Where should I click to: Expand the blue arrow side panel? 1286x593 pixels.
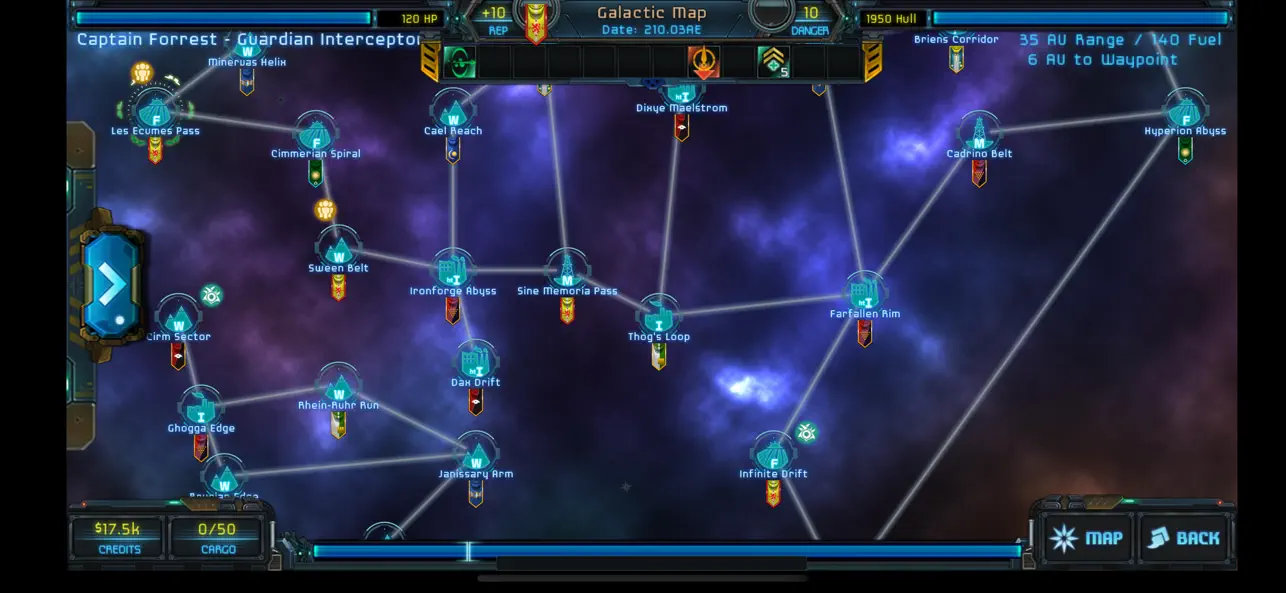point(110,286)
